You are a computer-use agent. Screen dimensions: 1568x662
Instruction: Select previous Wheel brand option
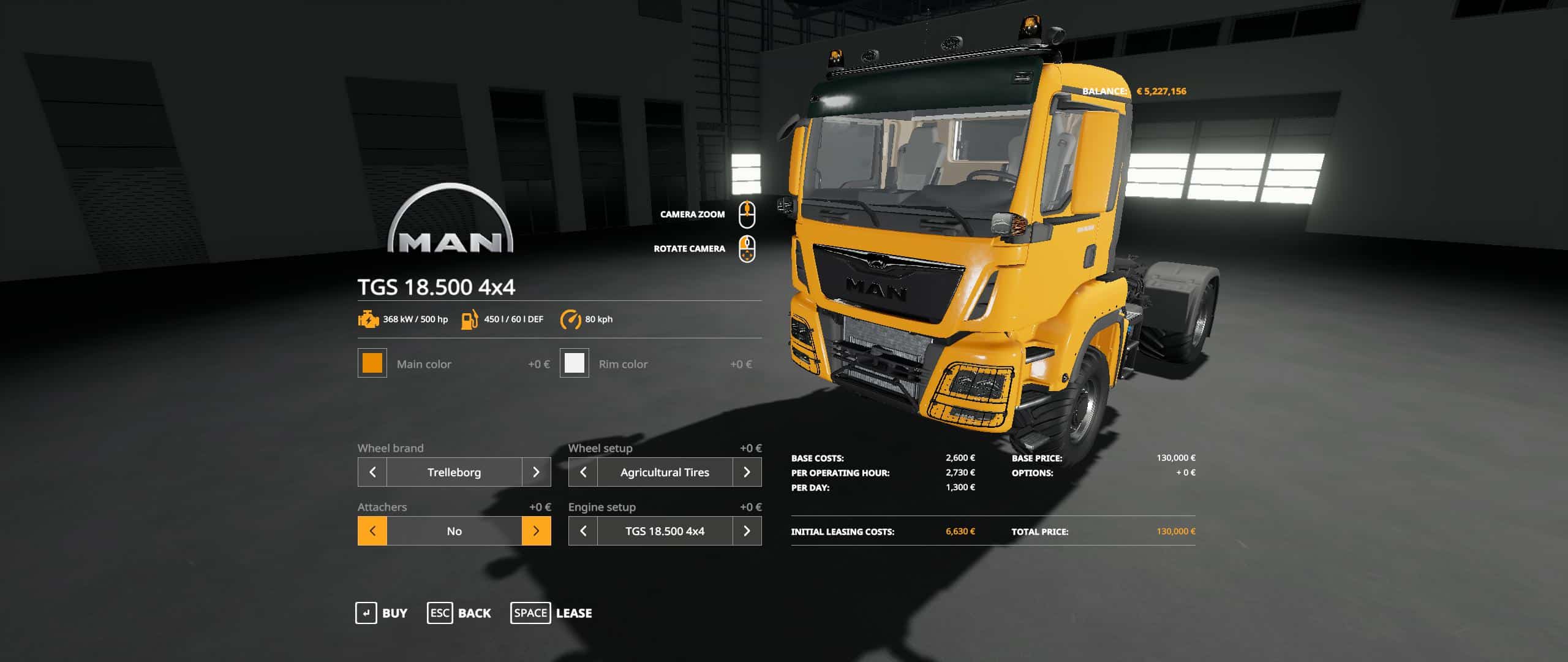point(372,472)
